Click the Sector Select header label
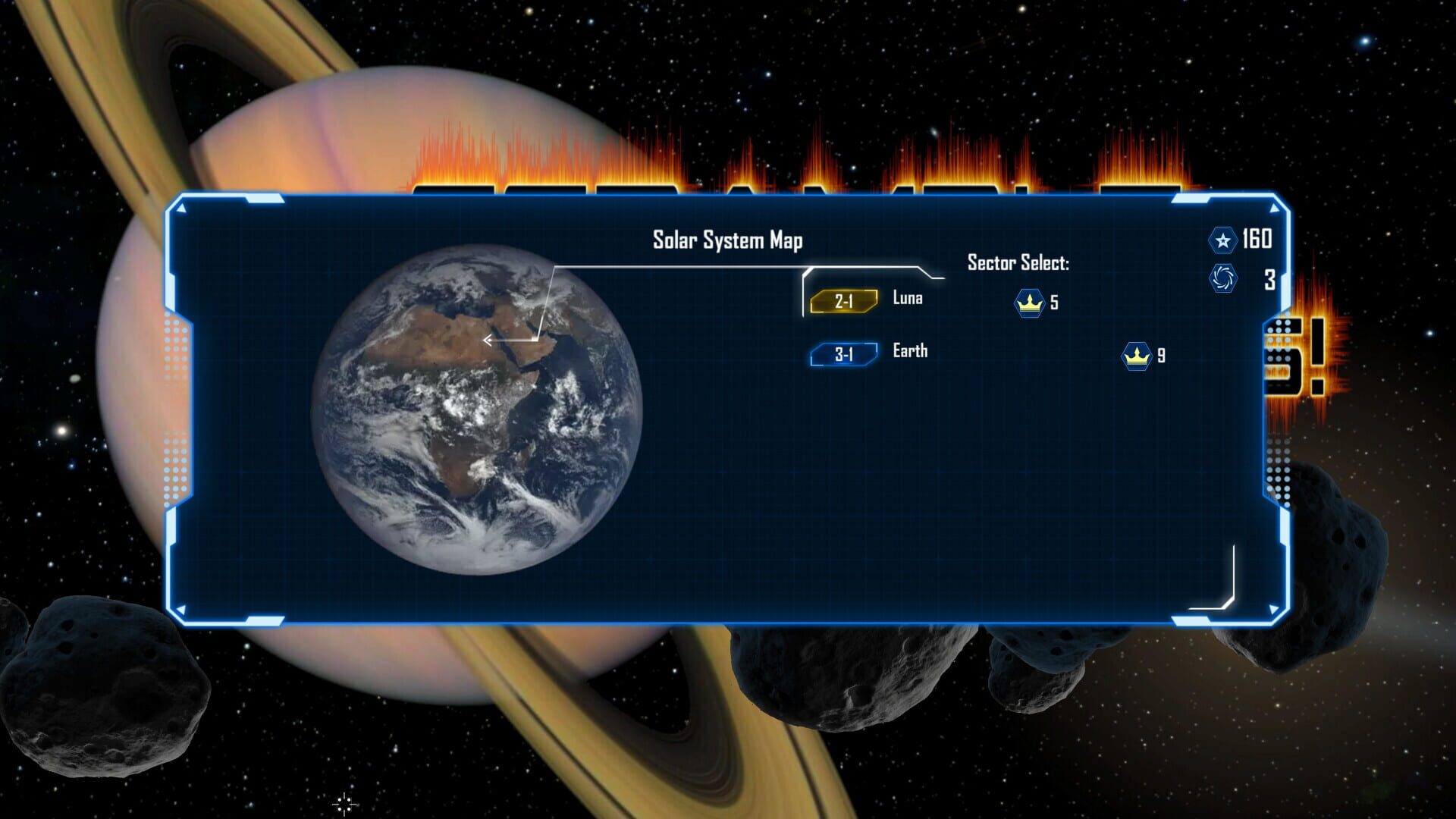This screenshot has width=1456, height=819. tap(1017, 263)
